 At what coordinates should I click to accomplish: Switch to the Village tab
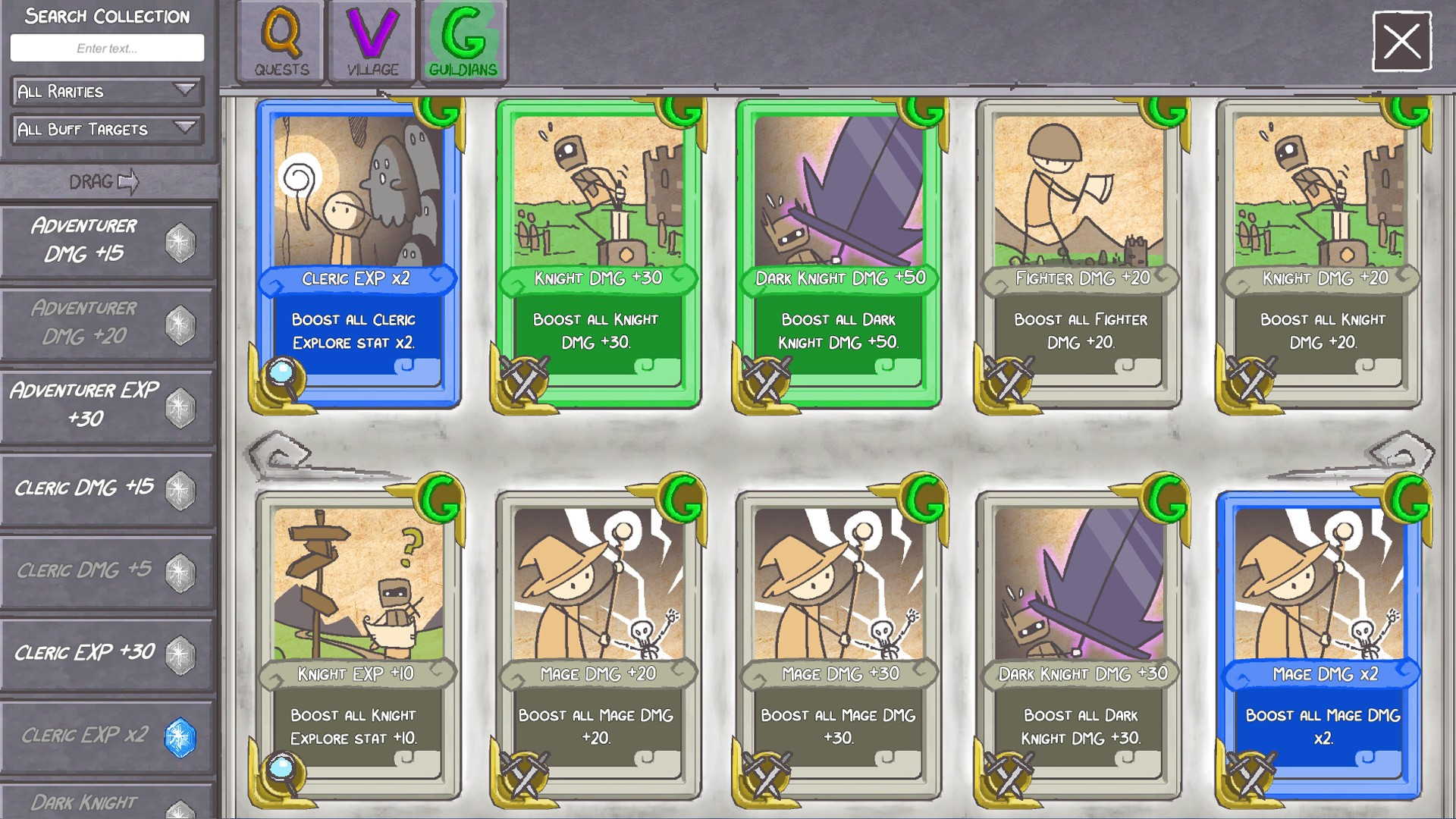pyautogui.click(x=372, y=41)
